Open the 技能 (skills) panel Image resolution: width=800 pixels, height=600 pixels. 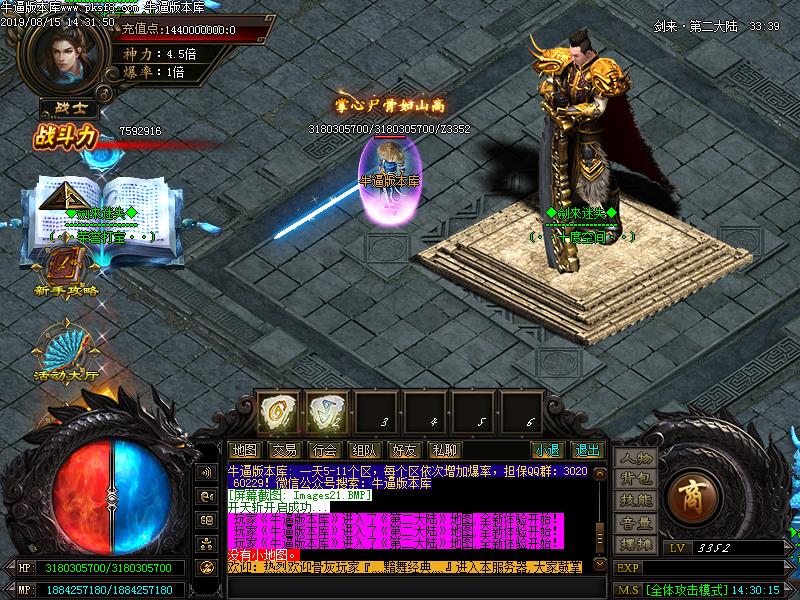coord(635,501)
